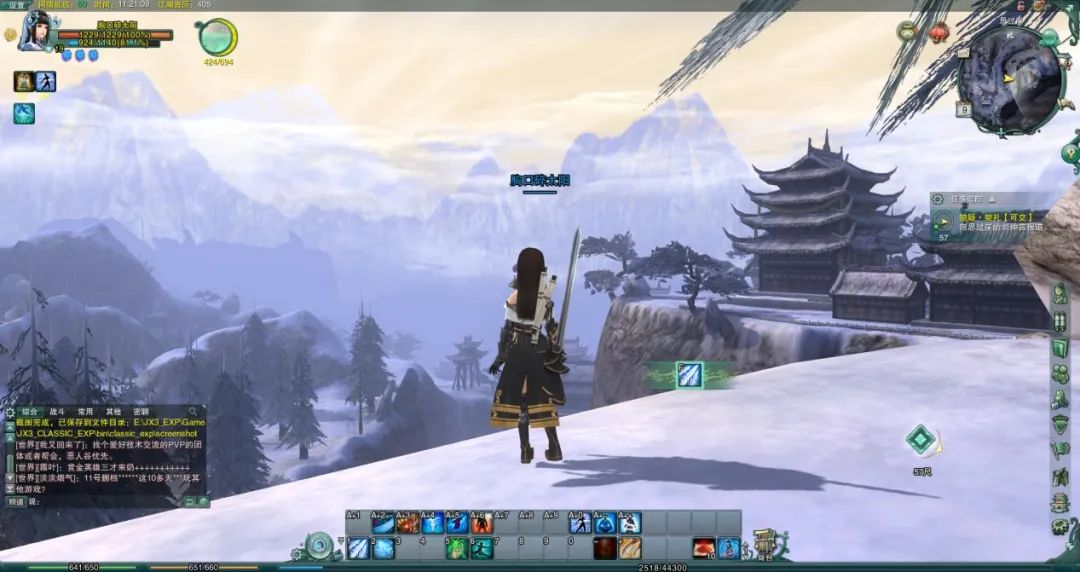Open the 密聊 whisper chat tab
Screen dimensions: 1080x572
point(141,411)
